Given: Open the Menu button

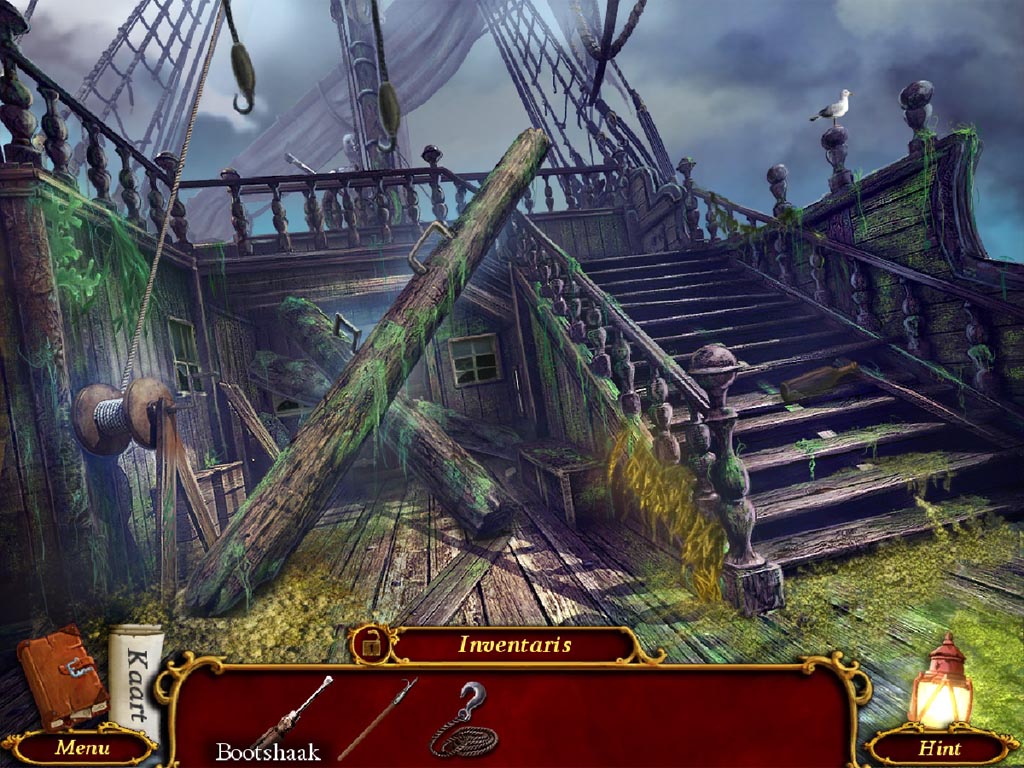Looking at the screenshot, I should click(x=82, y=747).
